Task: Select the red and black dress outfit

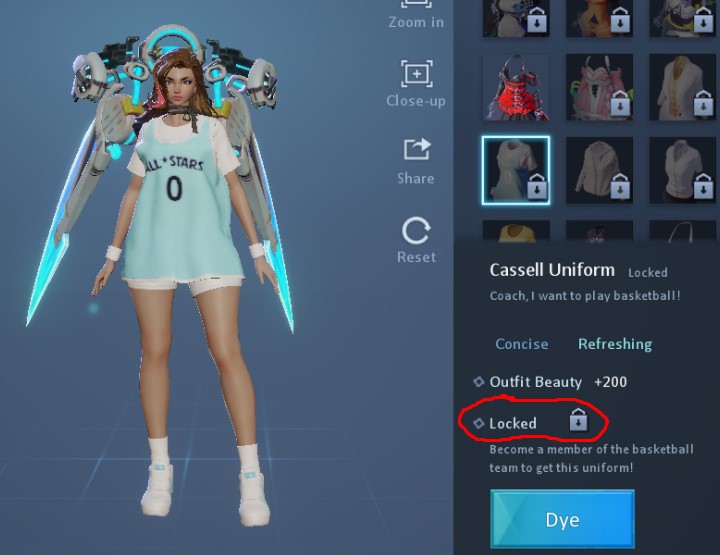Action: click(515, 86)
